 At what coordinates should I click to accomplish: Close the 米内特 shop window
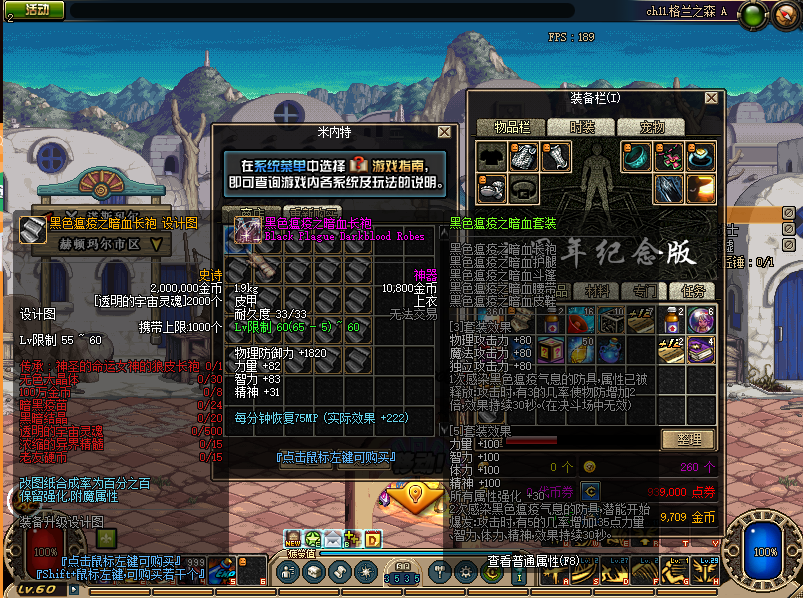444,132
